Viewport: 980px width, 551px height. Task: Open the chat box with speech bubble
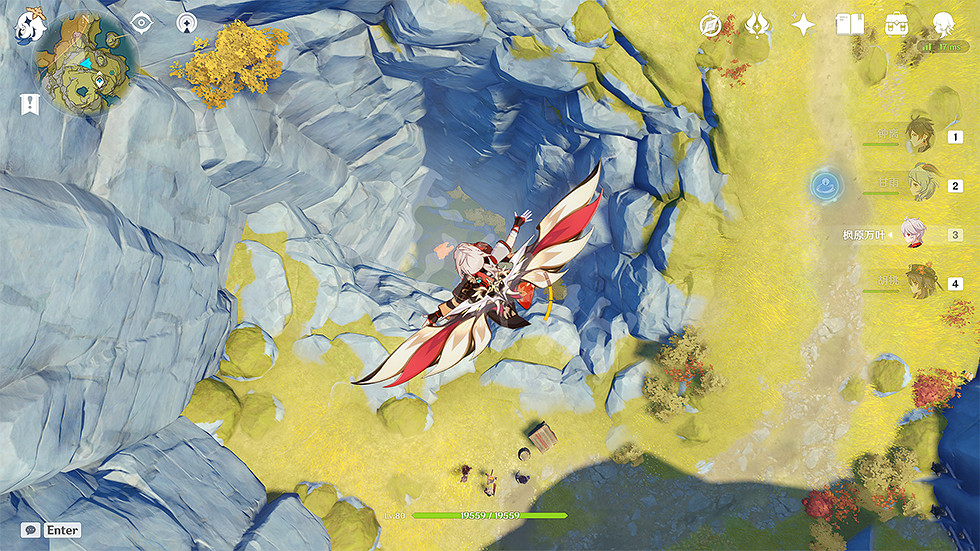tap(33, 530)
